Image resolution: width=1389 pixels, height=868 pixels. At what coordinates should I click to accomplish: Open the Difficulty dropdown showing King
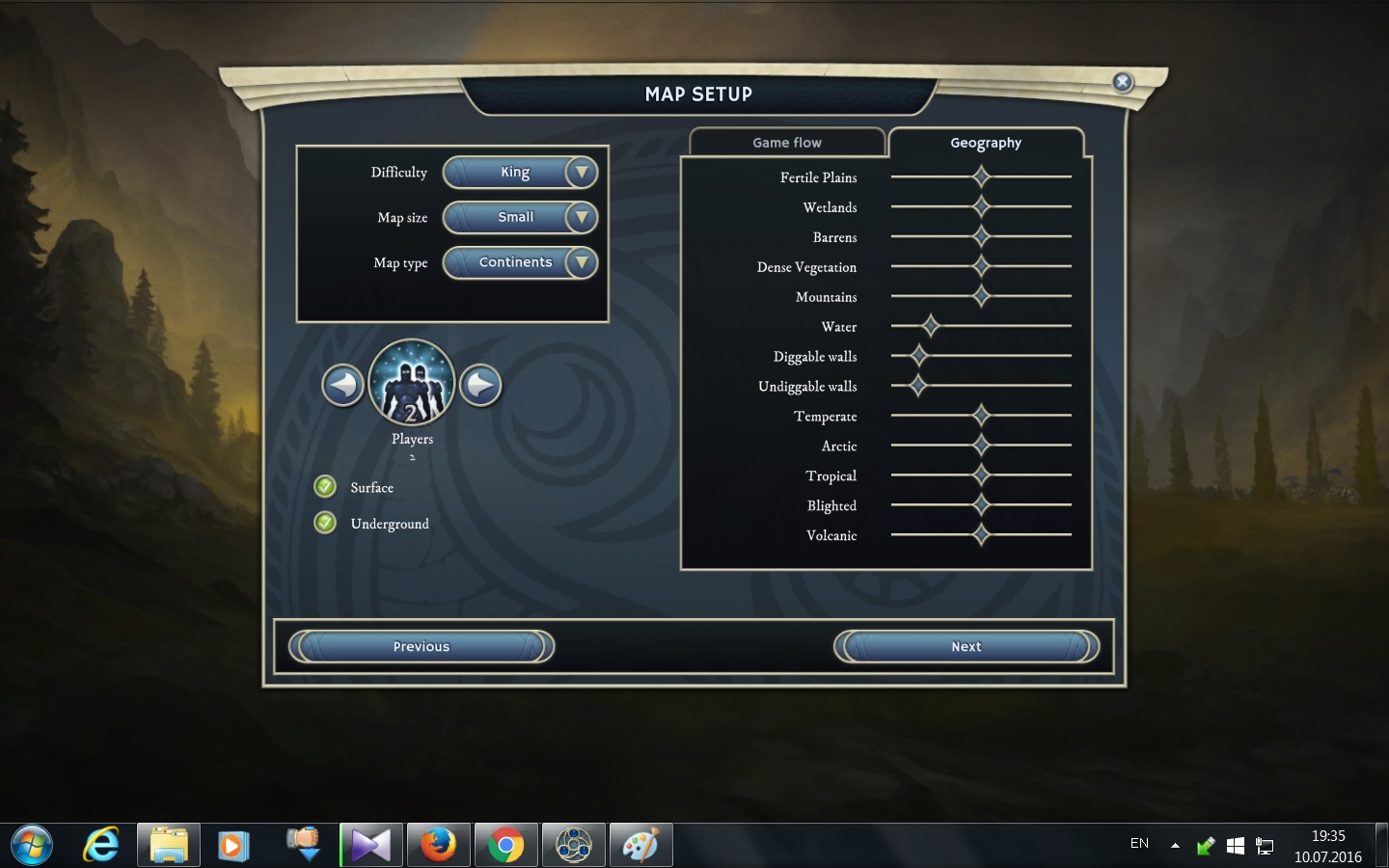click(x=521, y=173)
